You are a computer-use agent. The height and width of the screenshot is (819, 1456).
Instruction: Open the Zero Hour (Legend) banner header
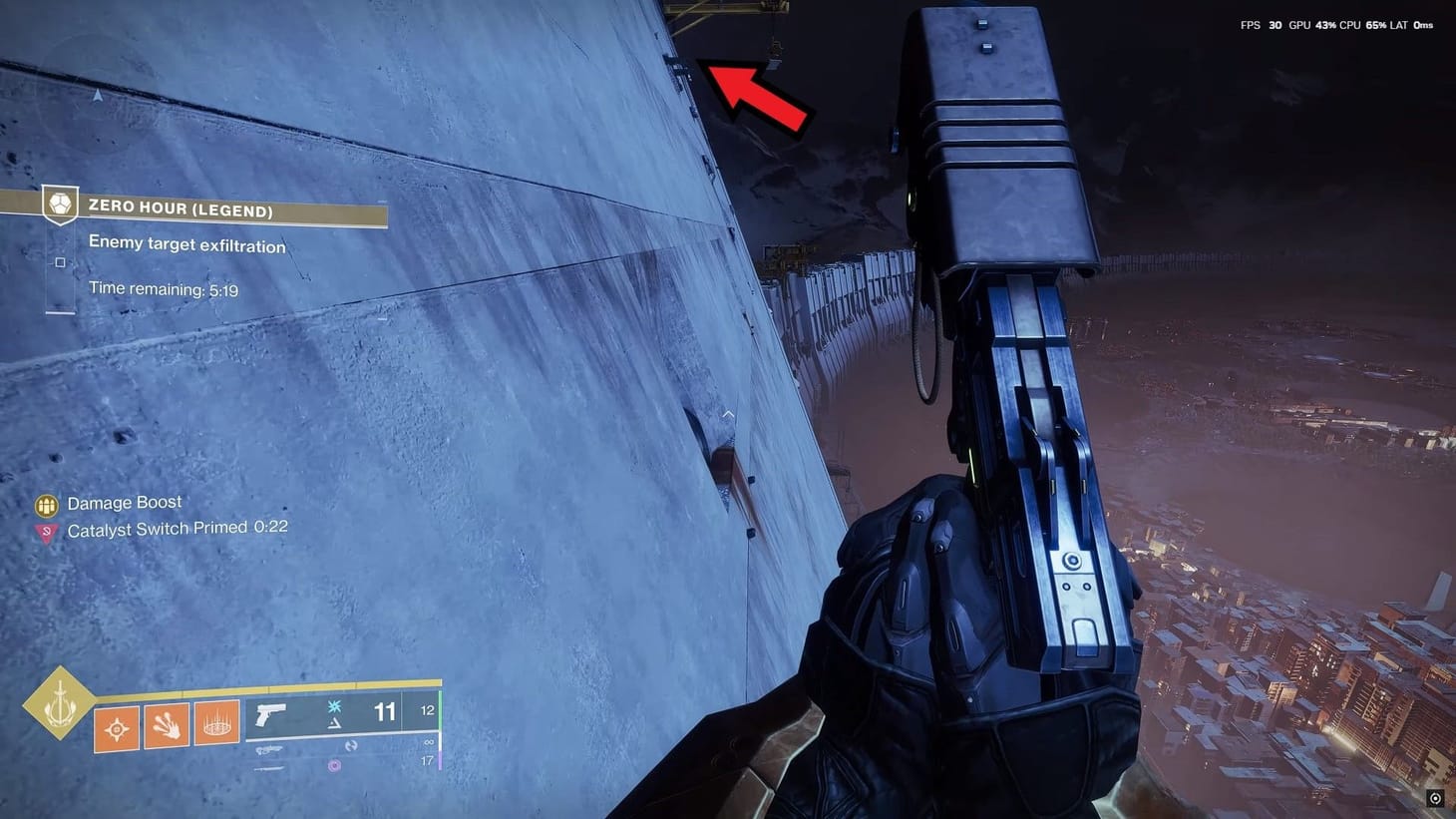point(182,210)
